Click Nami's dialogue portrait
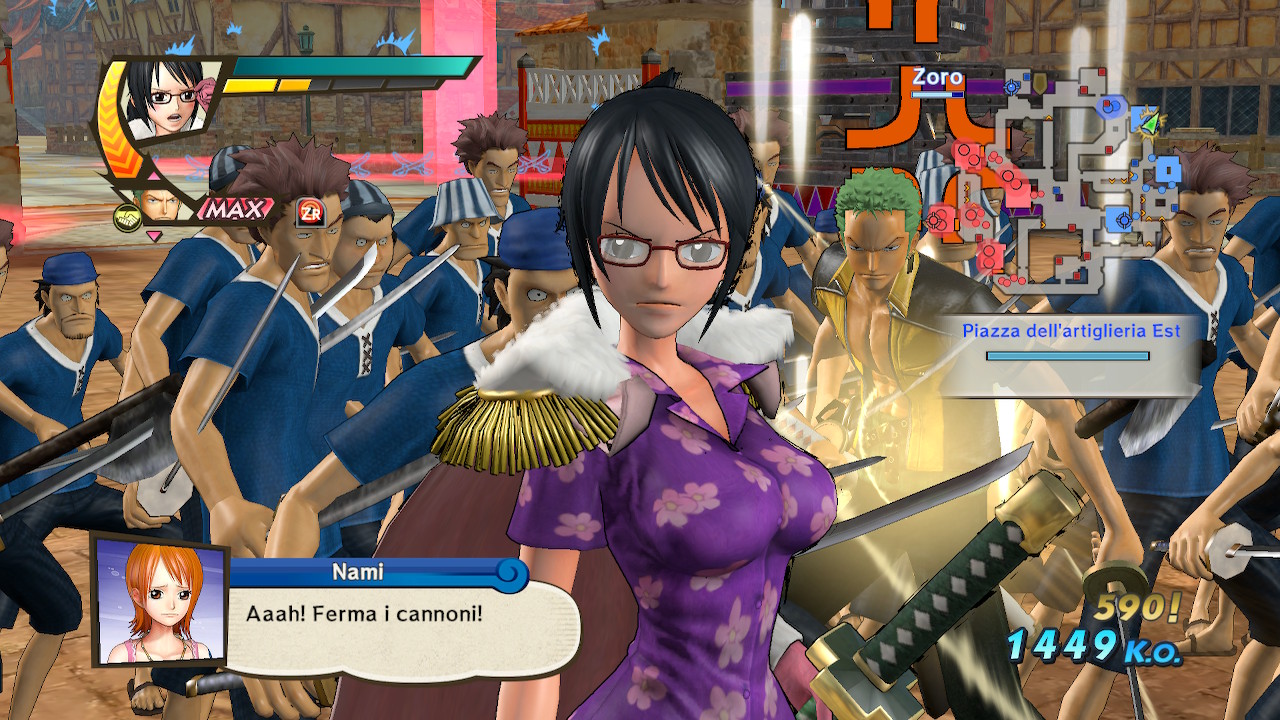1280x720 pixels. click(158, 599)
